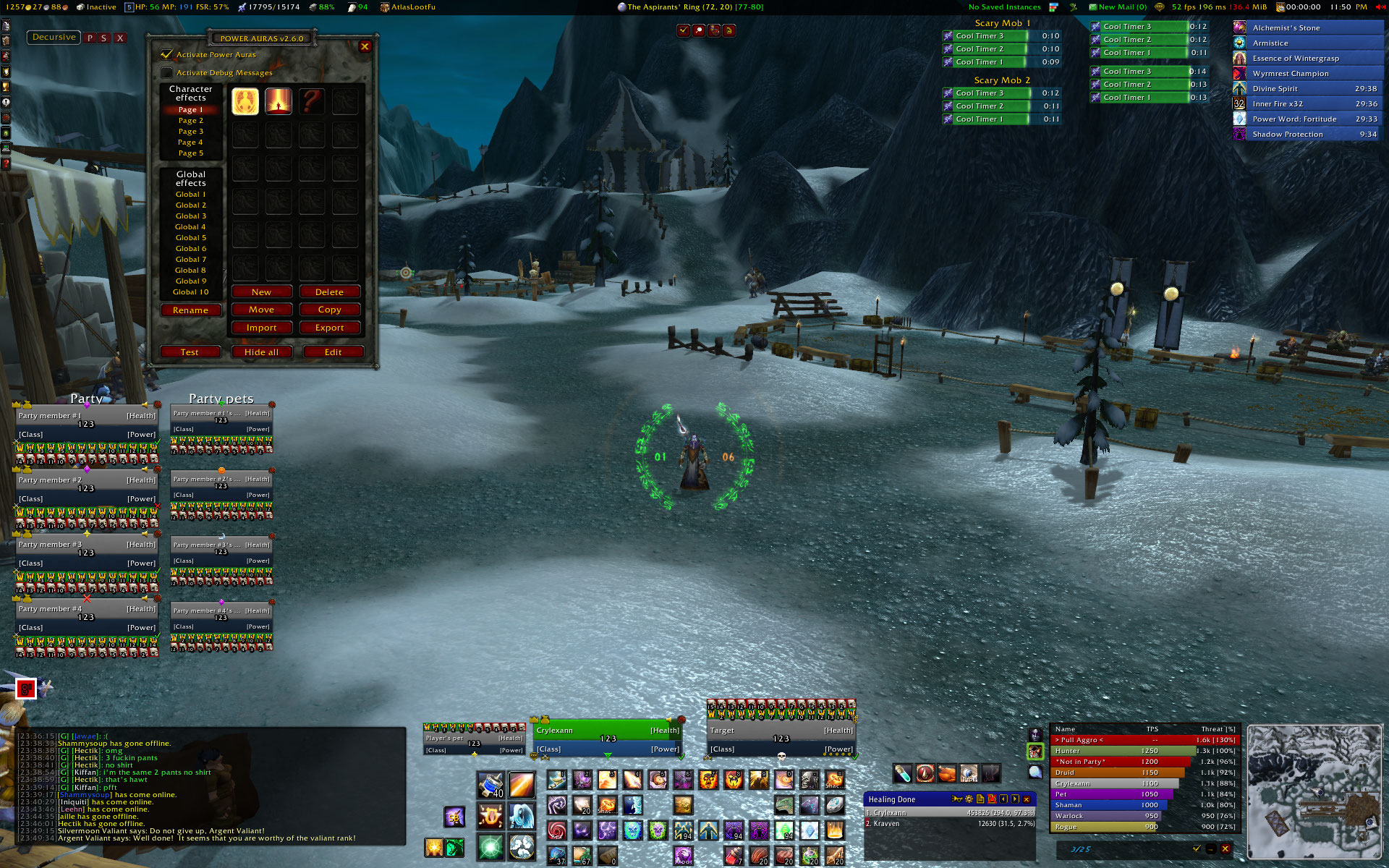Test the selected aura

click(x=190, y=352)
